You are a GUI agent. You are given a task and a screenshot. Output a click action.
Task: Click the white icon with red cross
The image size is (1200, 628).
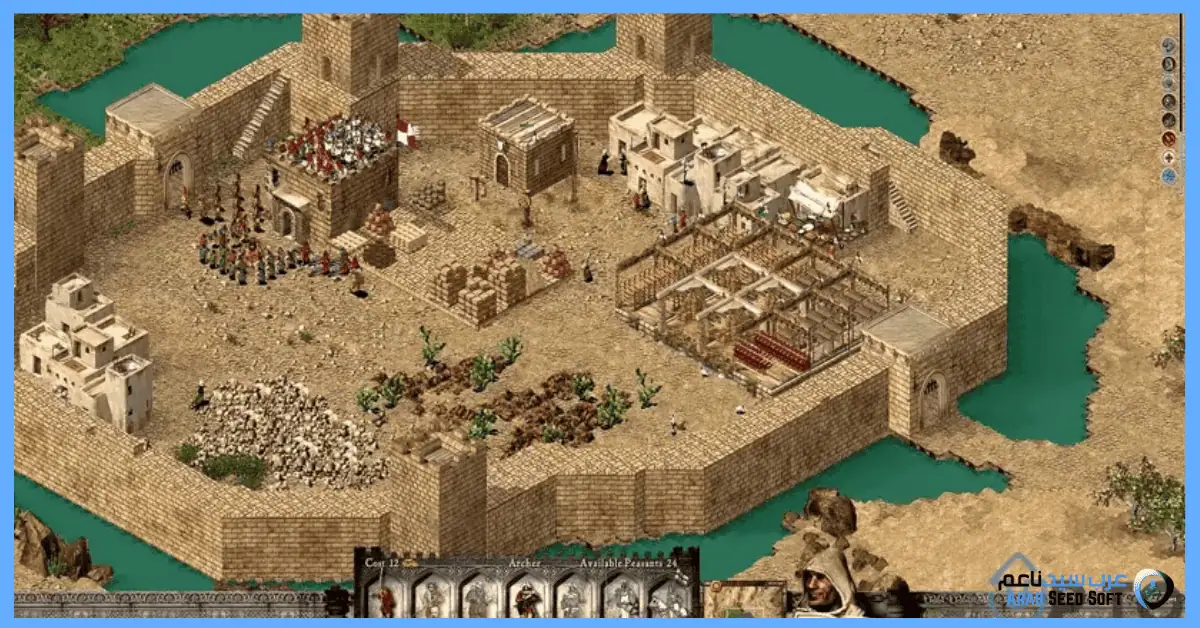(x=1168, y=157)
